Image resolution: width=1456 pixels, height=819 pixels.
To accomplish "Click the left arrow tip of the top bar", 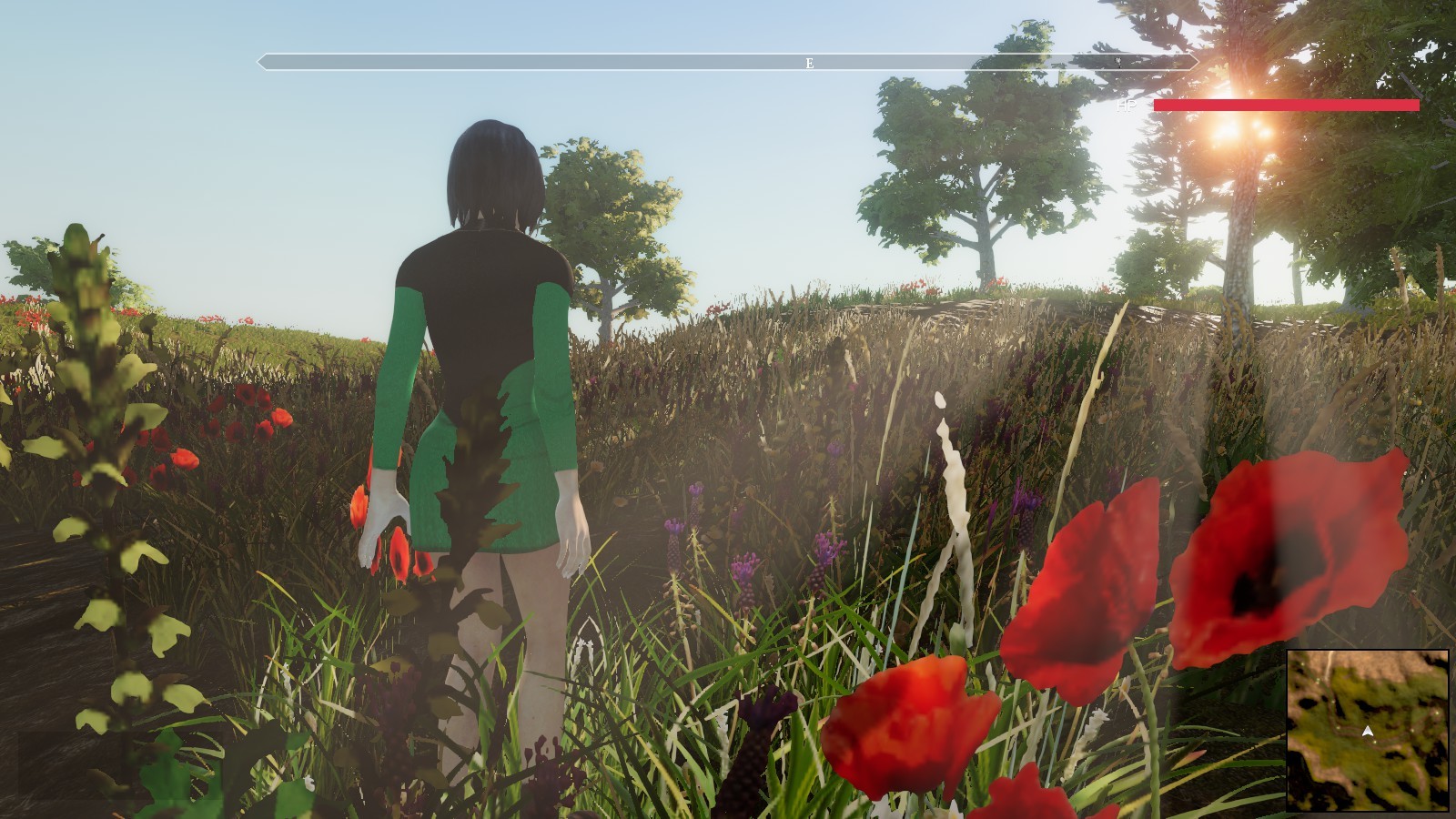I will point(259,64).
